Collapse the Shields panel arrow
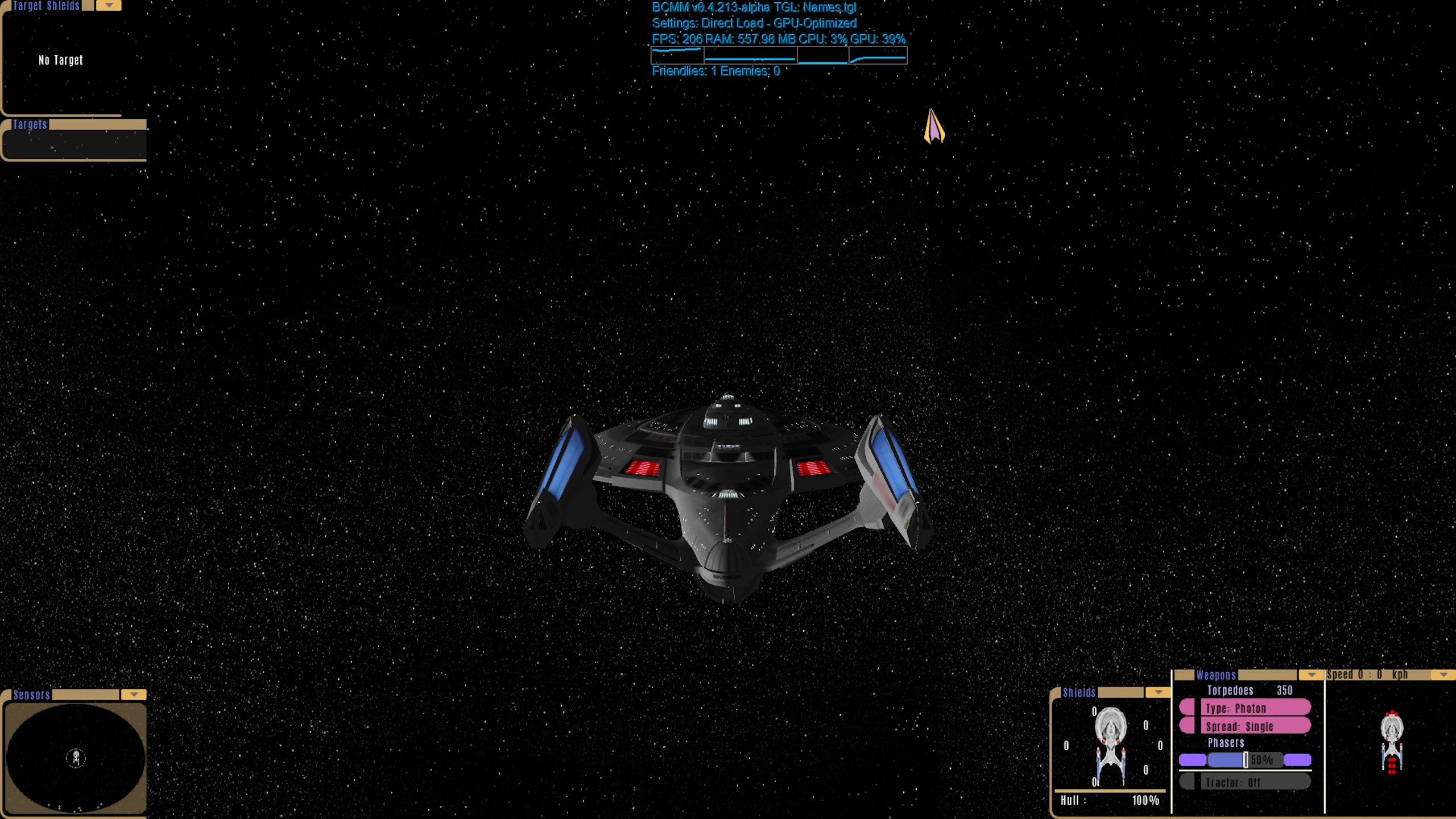The height and width of the screenshot is (819, 1456). [1158, 692]
